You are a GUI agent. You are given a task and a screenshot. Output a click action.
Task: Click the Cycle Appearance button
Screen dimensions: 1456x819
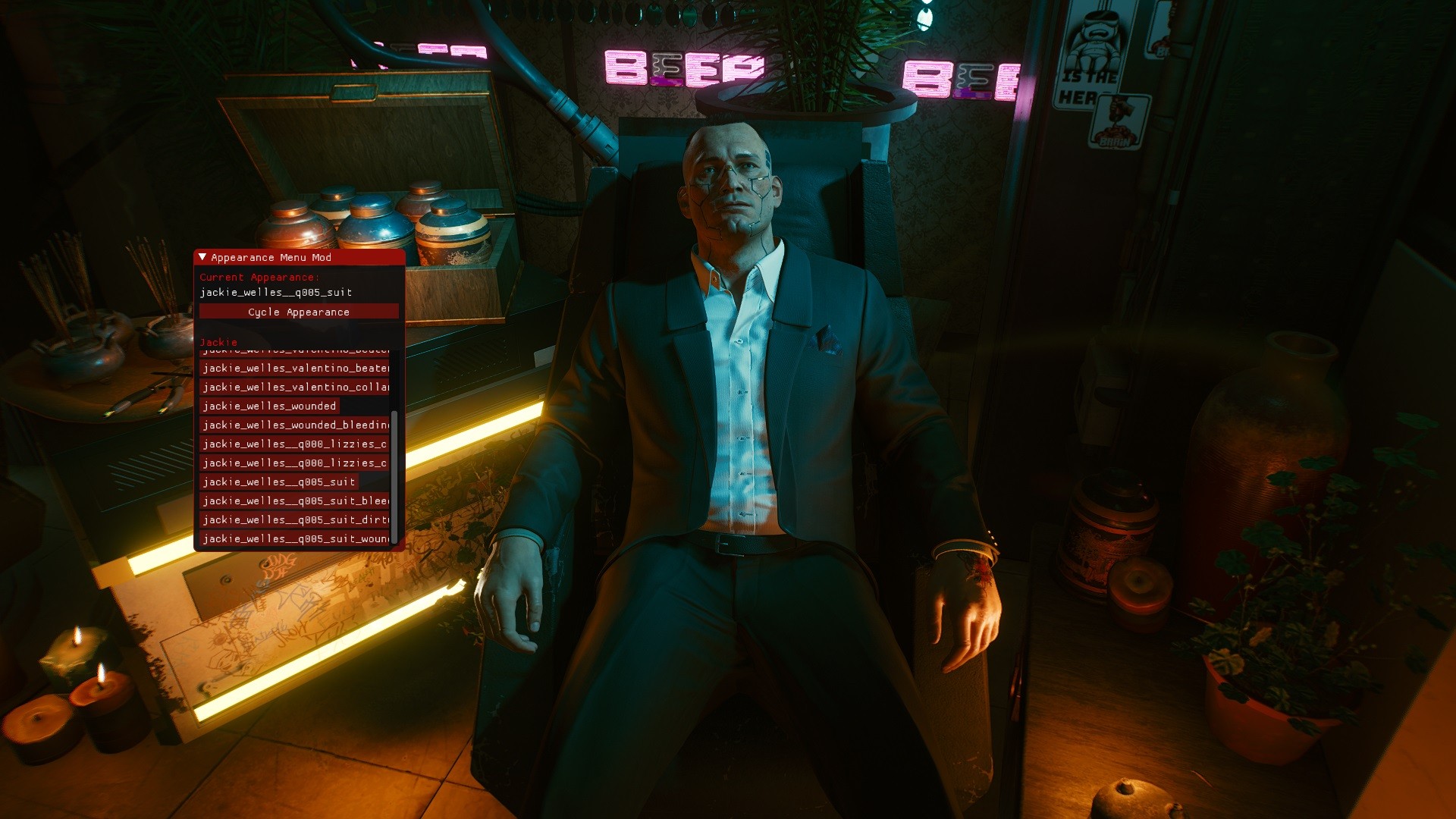[299, 312]
